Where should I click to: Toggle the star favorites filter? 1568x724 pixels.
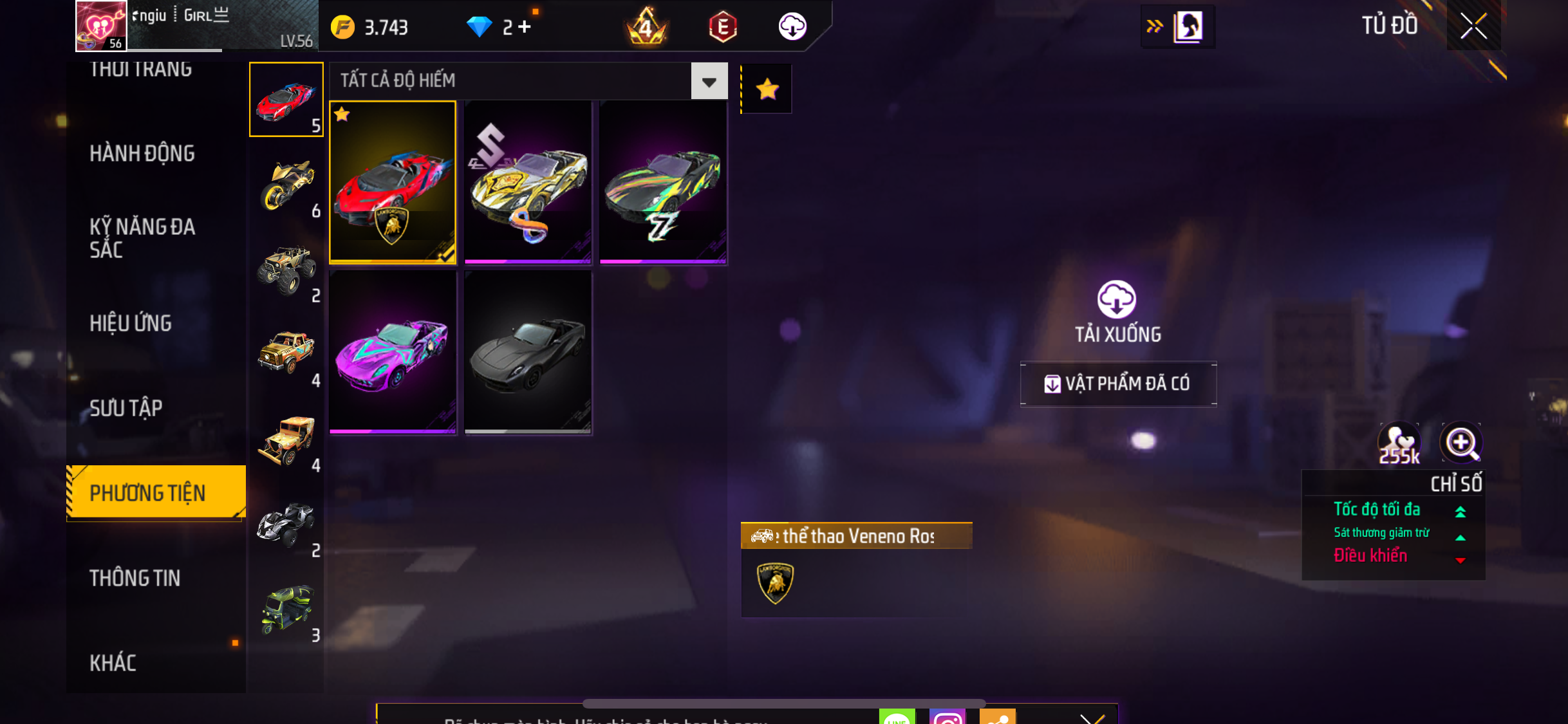767,89
